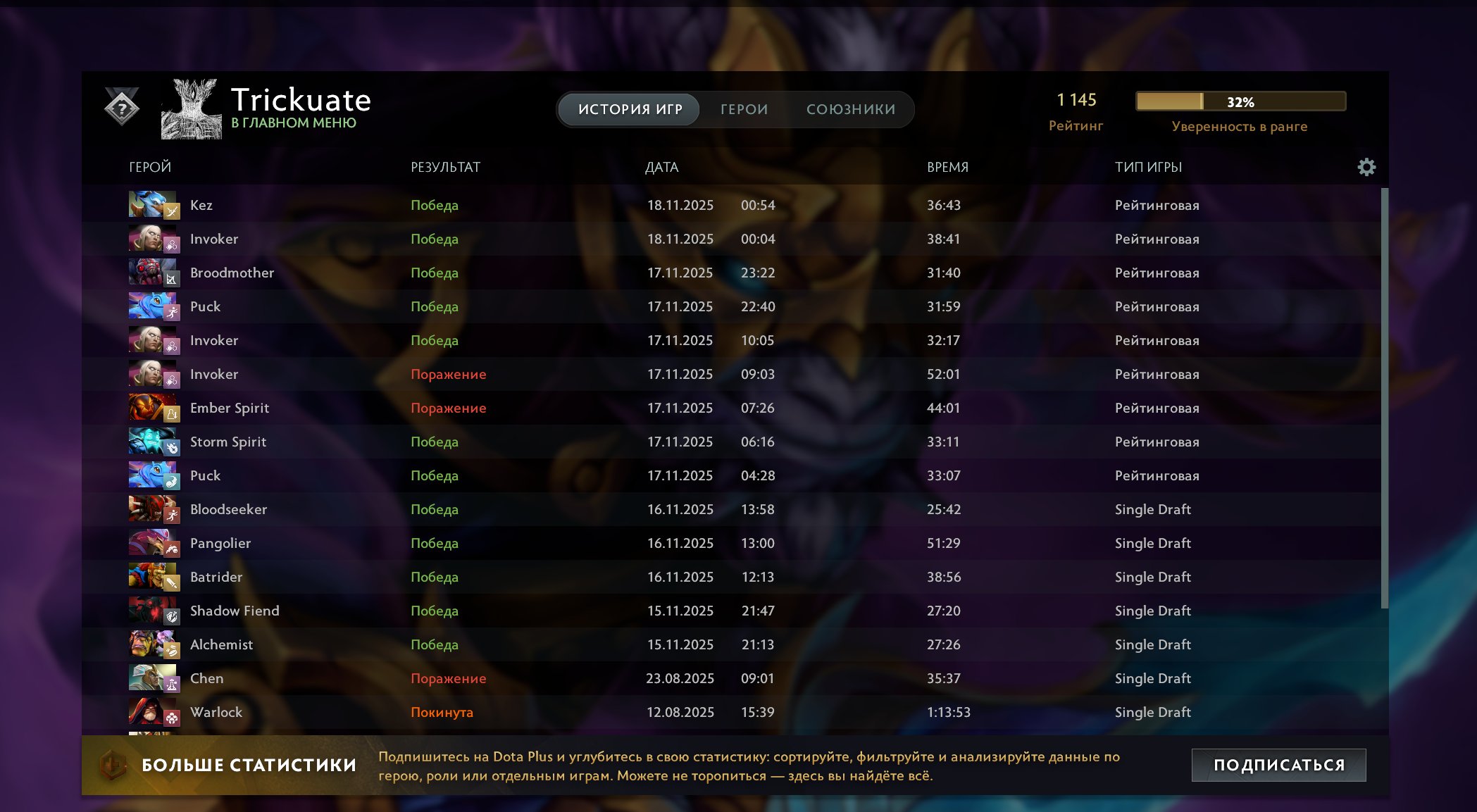This screenshot has height=812, width=1477.
Task: Select the Bloodseeker hero portrait
Action: pos(154,509)
